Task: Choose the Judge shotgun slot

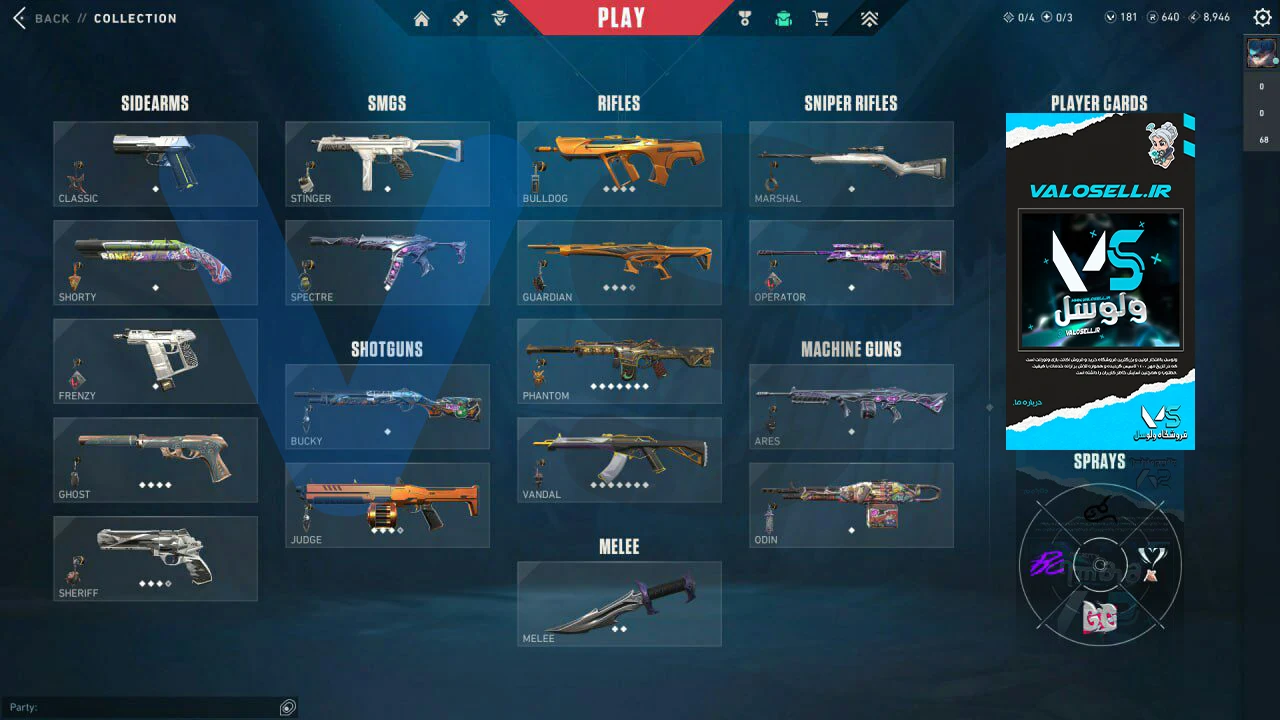Action: click(387, 505)
